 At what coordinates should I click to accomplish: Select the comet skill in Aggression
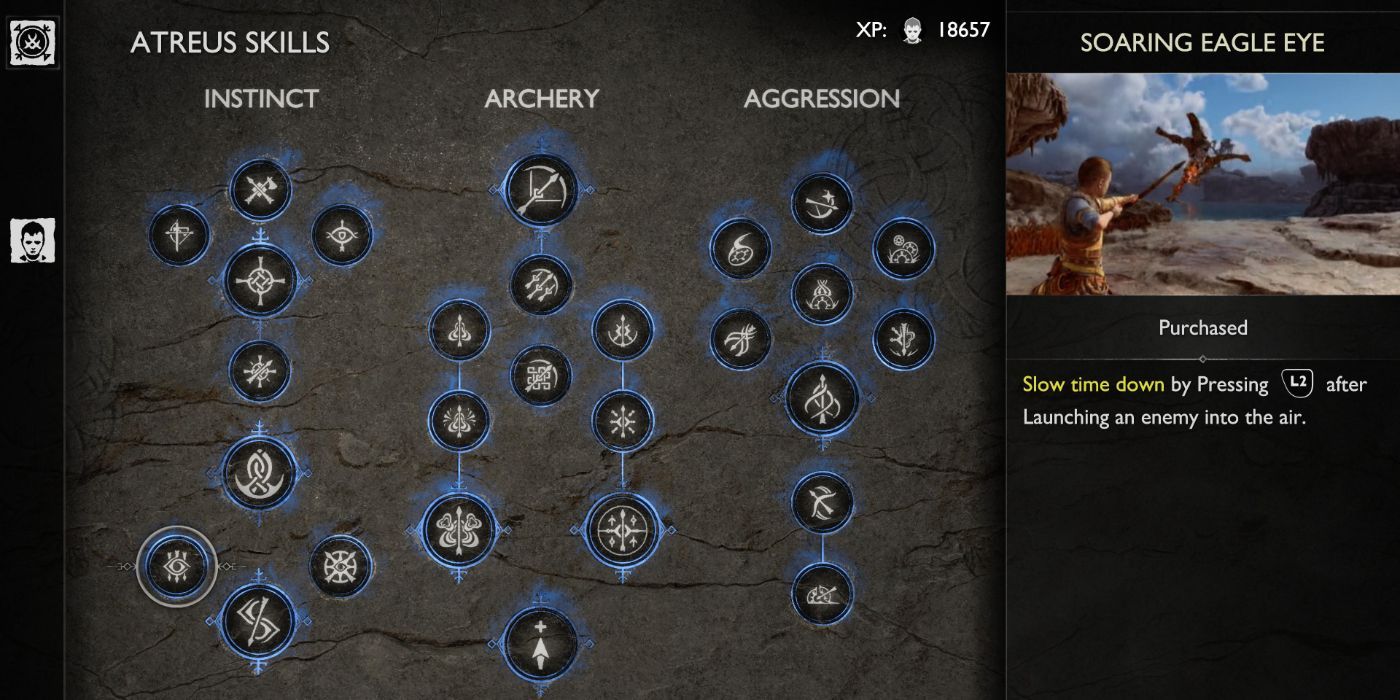pos(741,248)
